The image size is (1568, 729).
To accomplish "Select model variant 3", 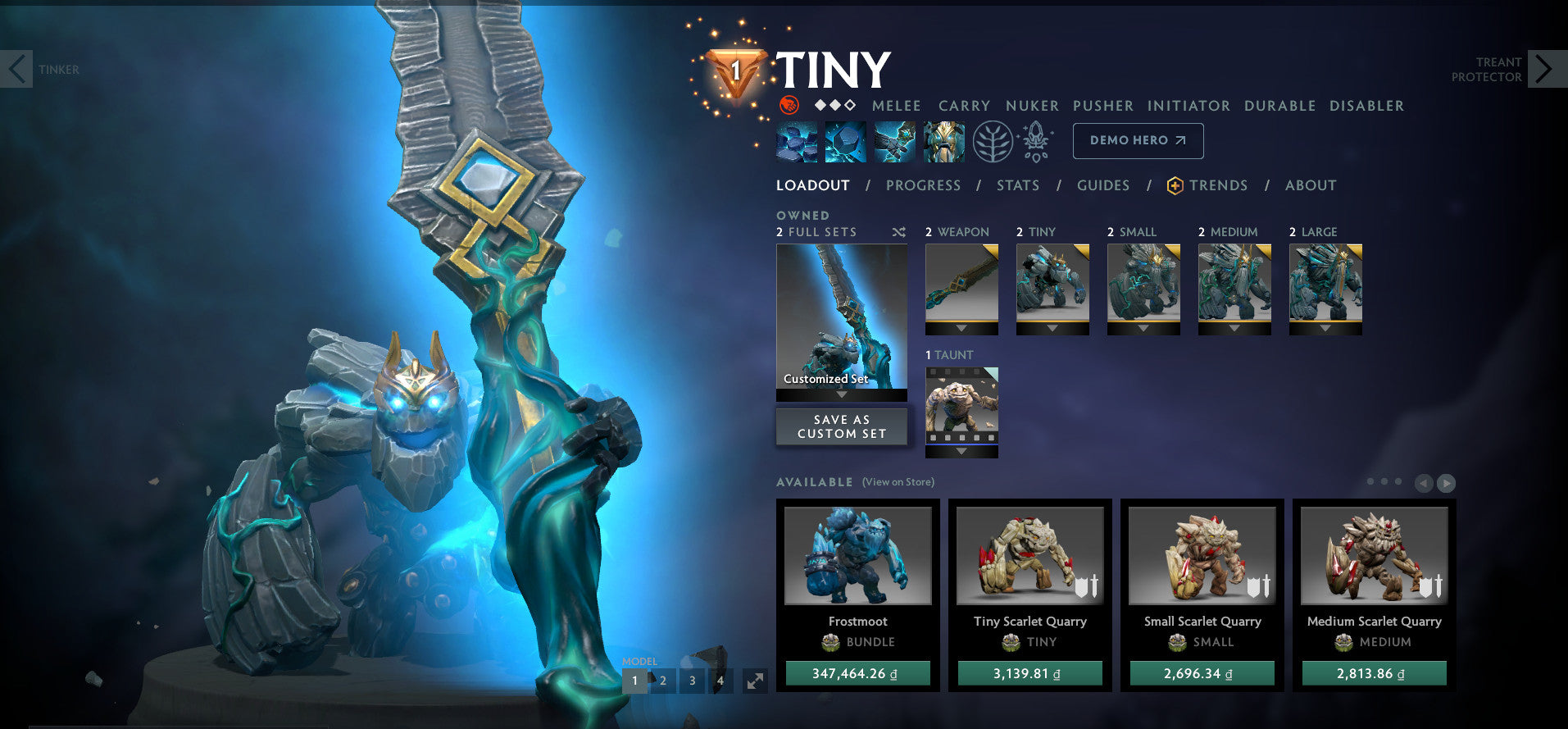I will pyautogui.click(x=691, y=681).
